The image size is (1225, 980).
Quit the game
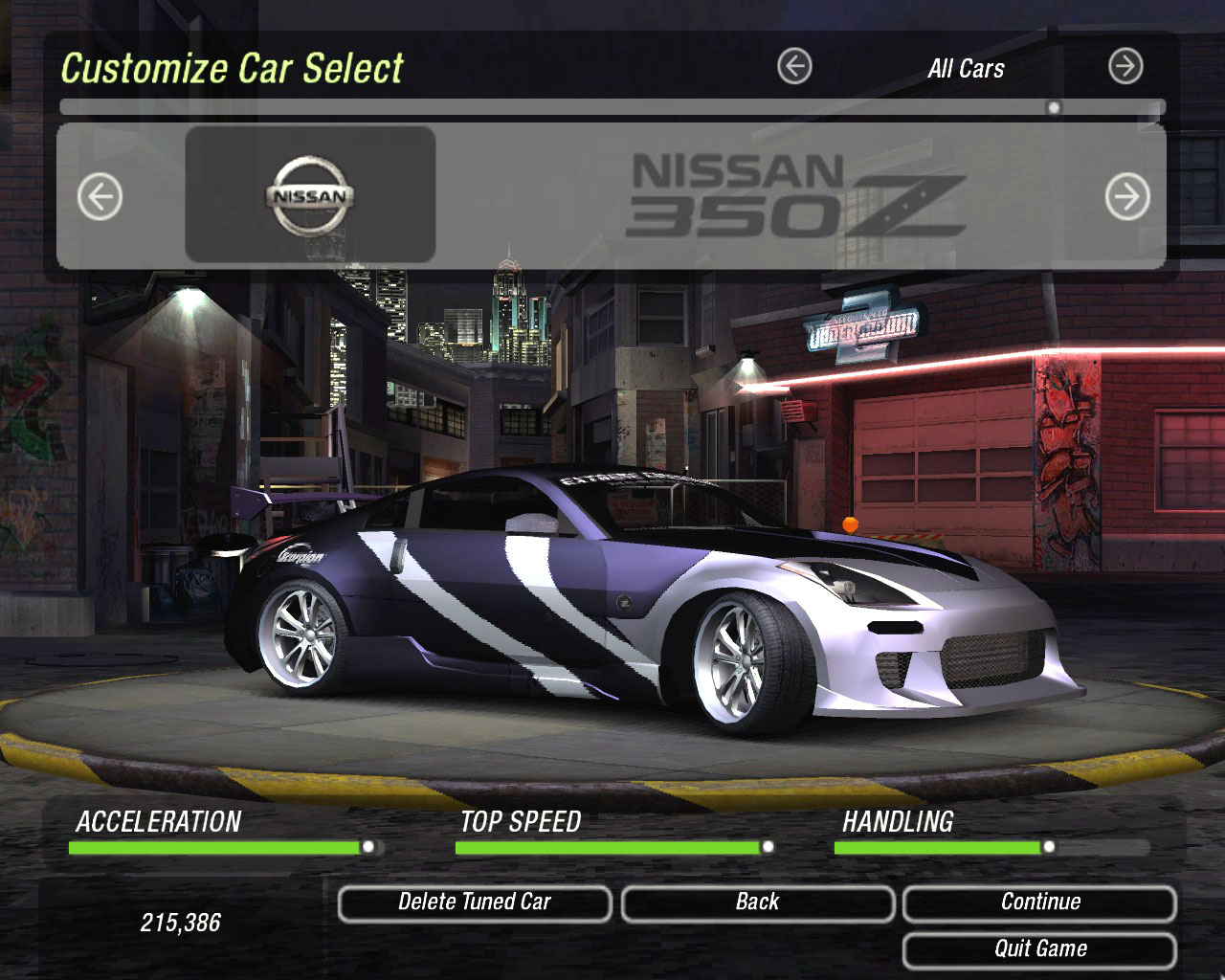coord(1039,949)
